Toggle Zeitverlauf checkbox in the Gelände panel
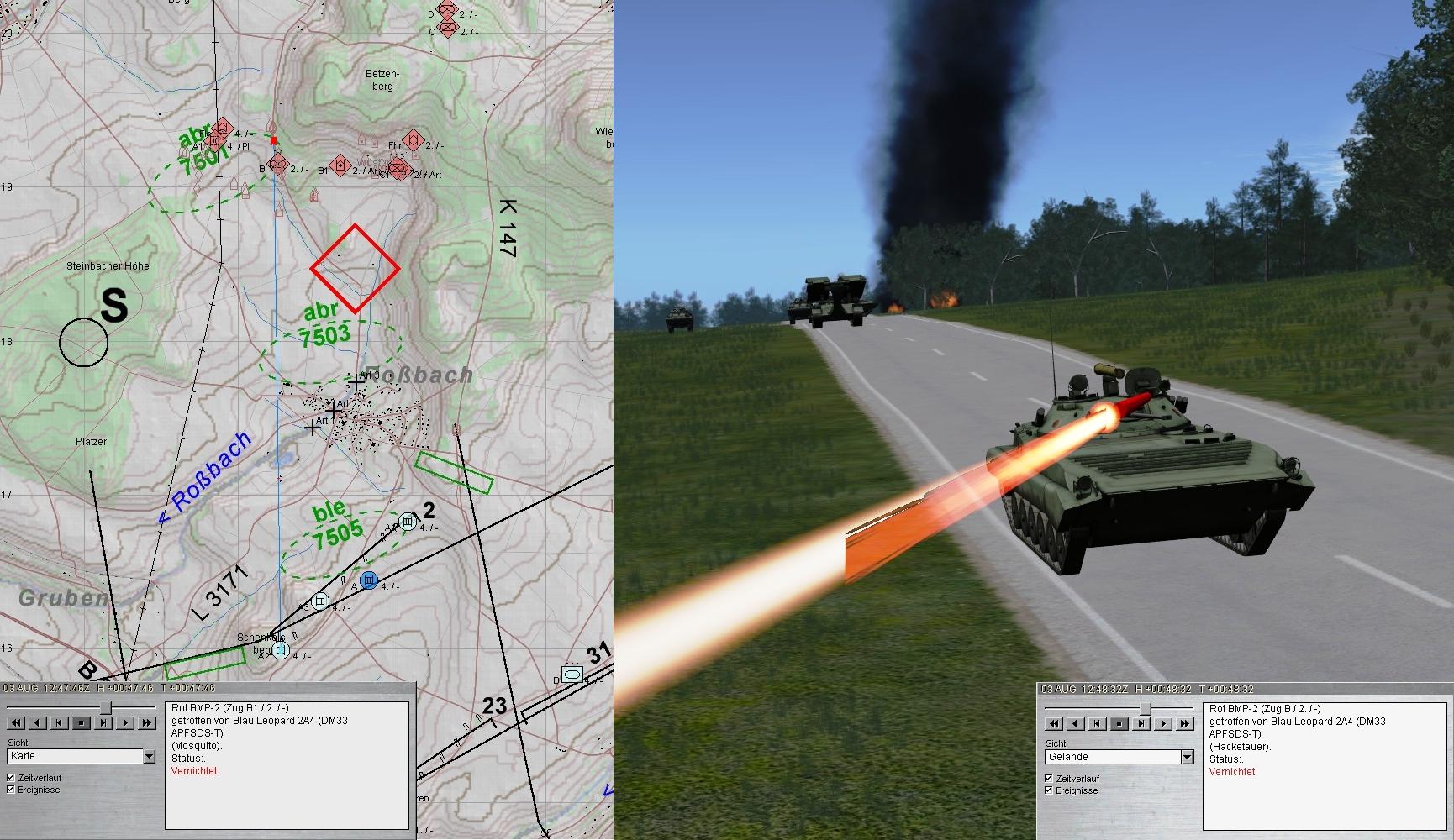1454x840 pixels. click(x=1049, y=779)
